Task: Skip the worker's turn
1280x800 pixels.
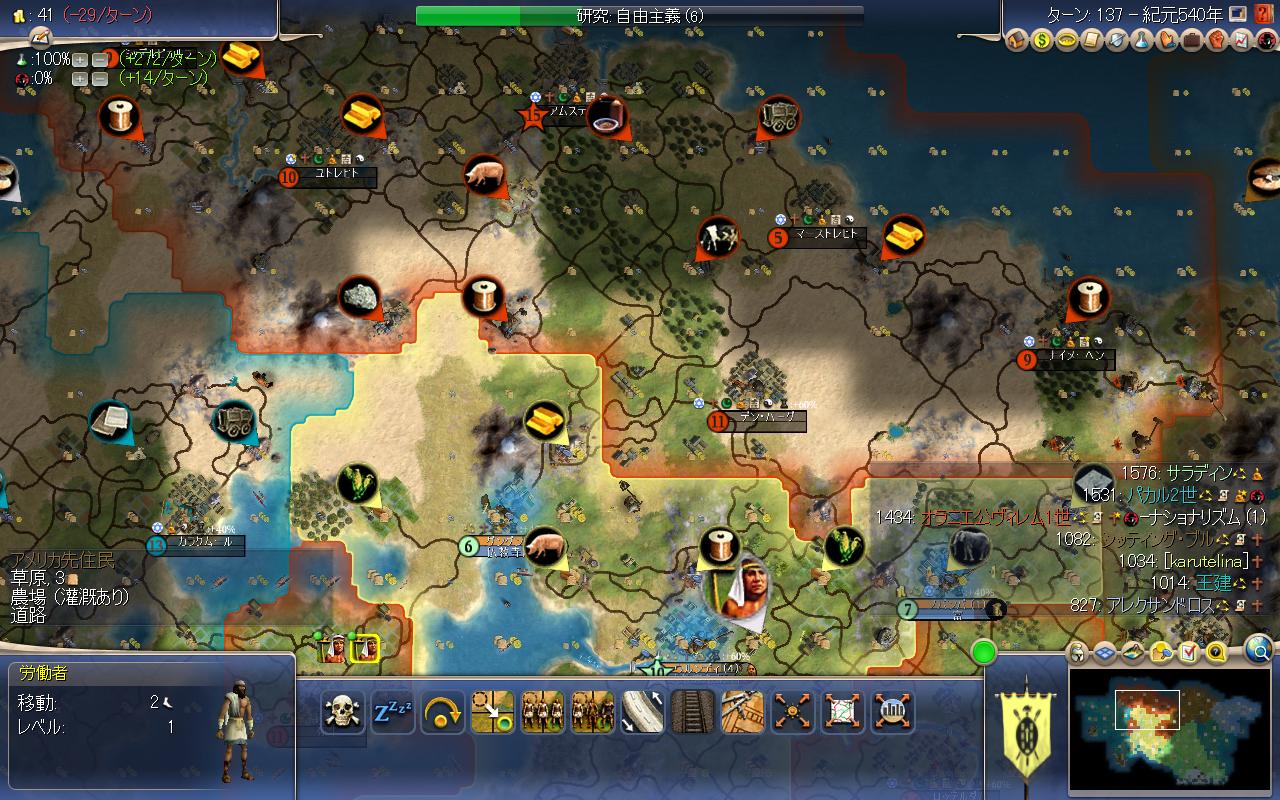Action: [x=443, y=712]
